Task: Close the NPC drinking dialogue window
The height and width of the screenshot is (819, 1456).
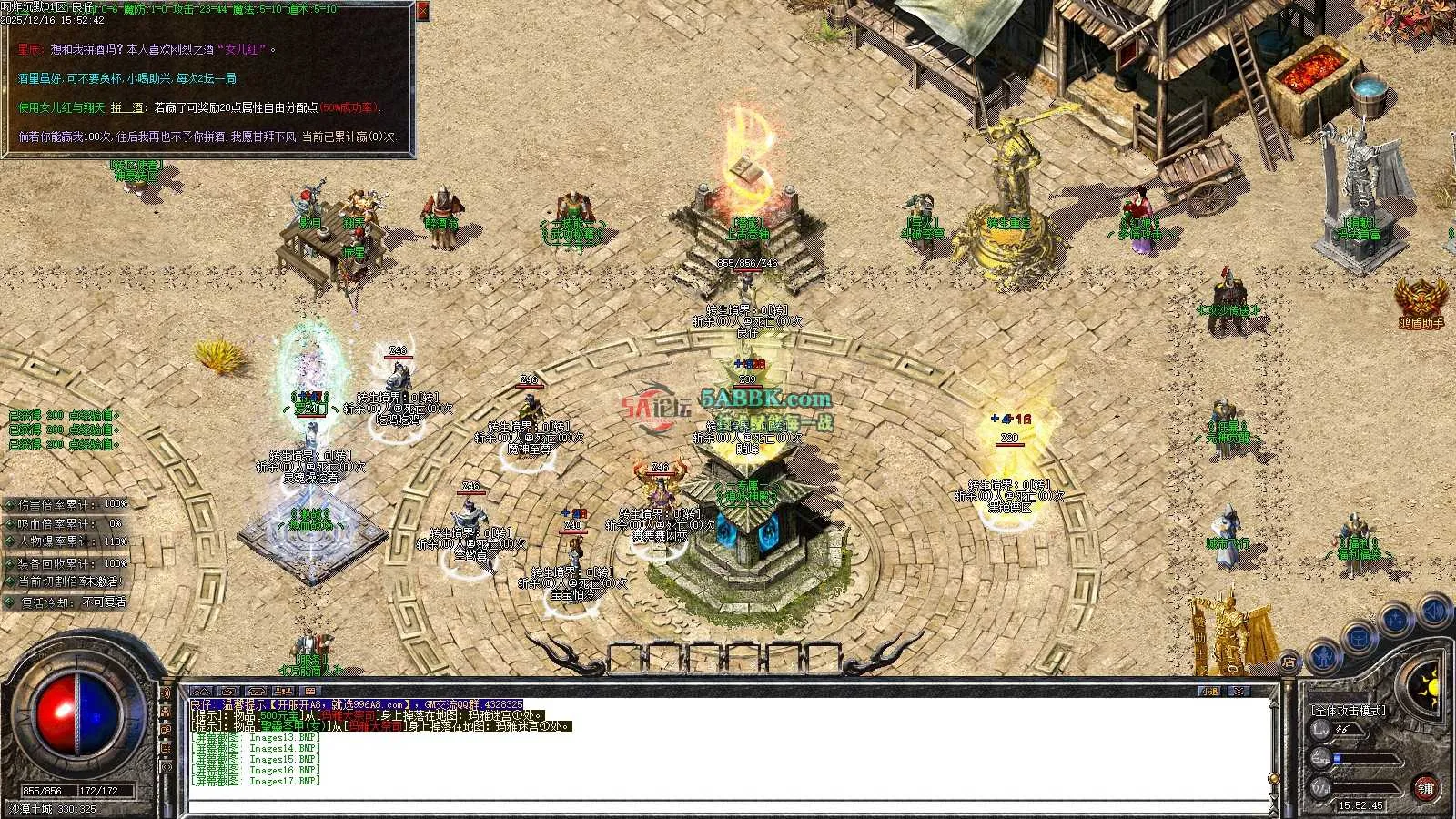Action: point(423,11)
